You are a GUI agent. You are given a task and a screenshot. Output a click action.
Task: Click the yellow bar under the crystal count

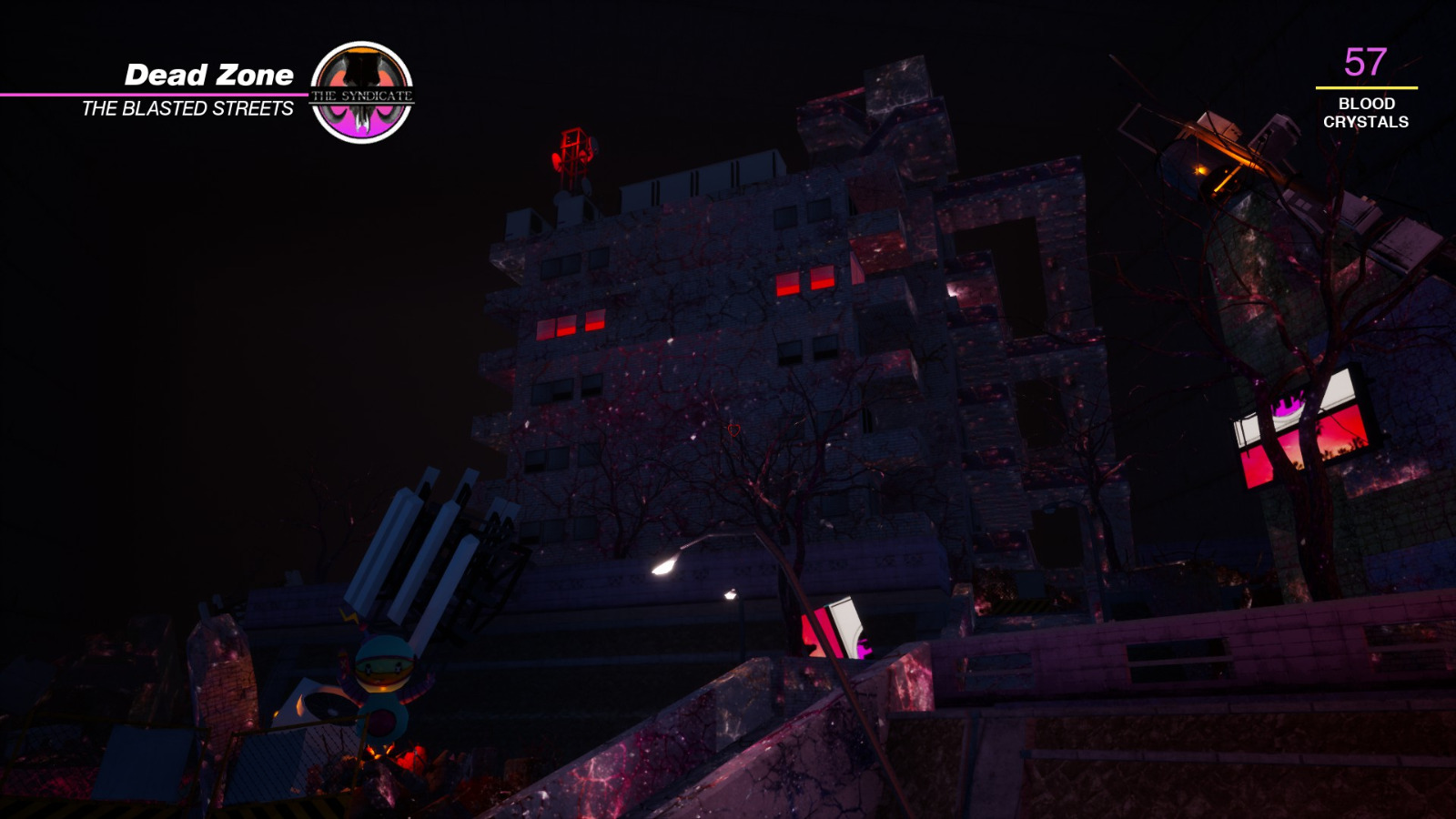[x=1365, y=88]
